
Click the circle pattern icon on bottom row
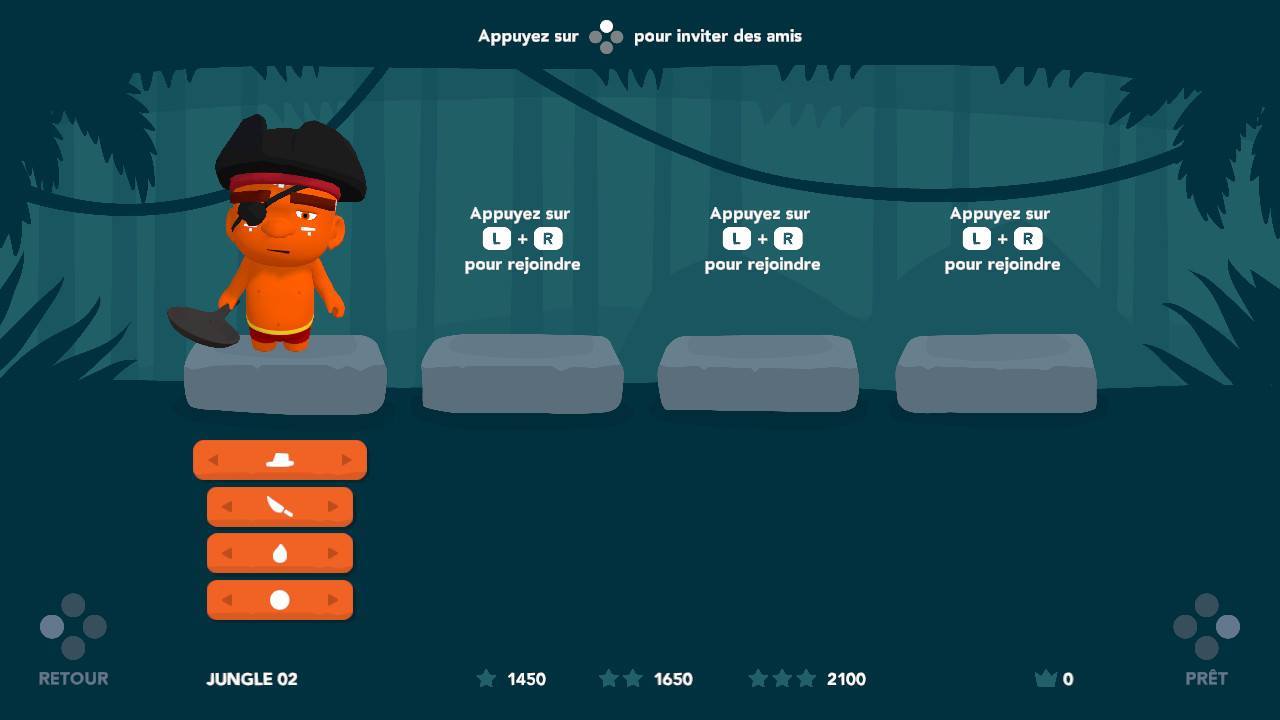coord(280,599)
